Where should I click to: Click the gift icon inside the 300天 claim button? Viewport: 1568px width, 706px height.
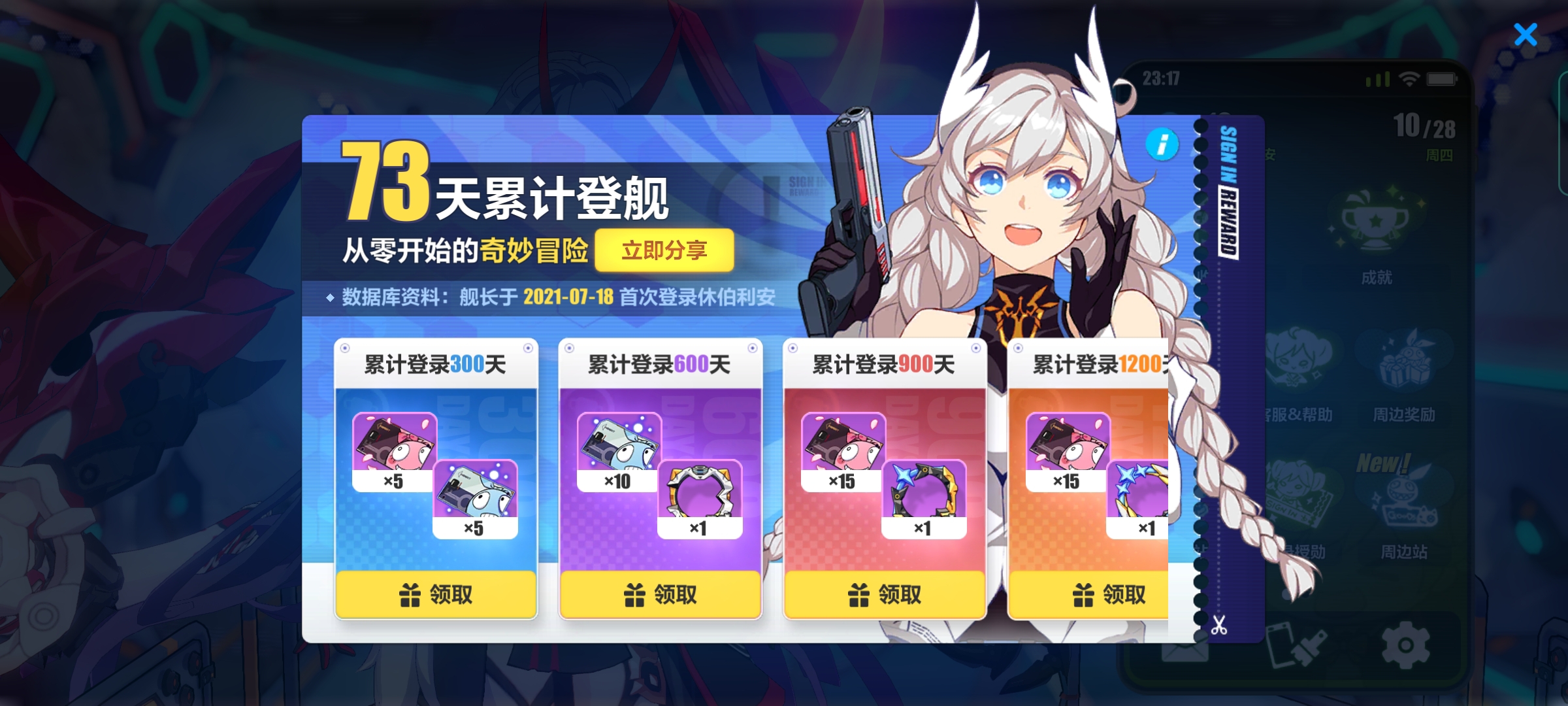410,594
